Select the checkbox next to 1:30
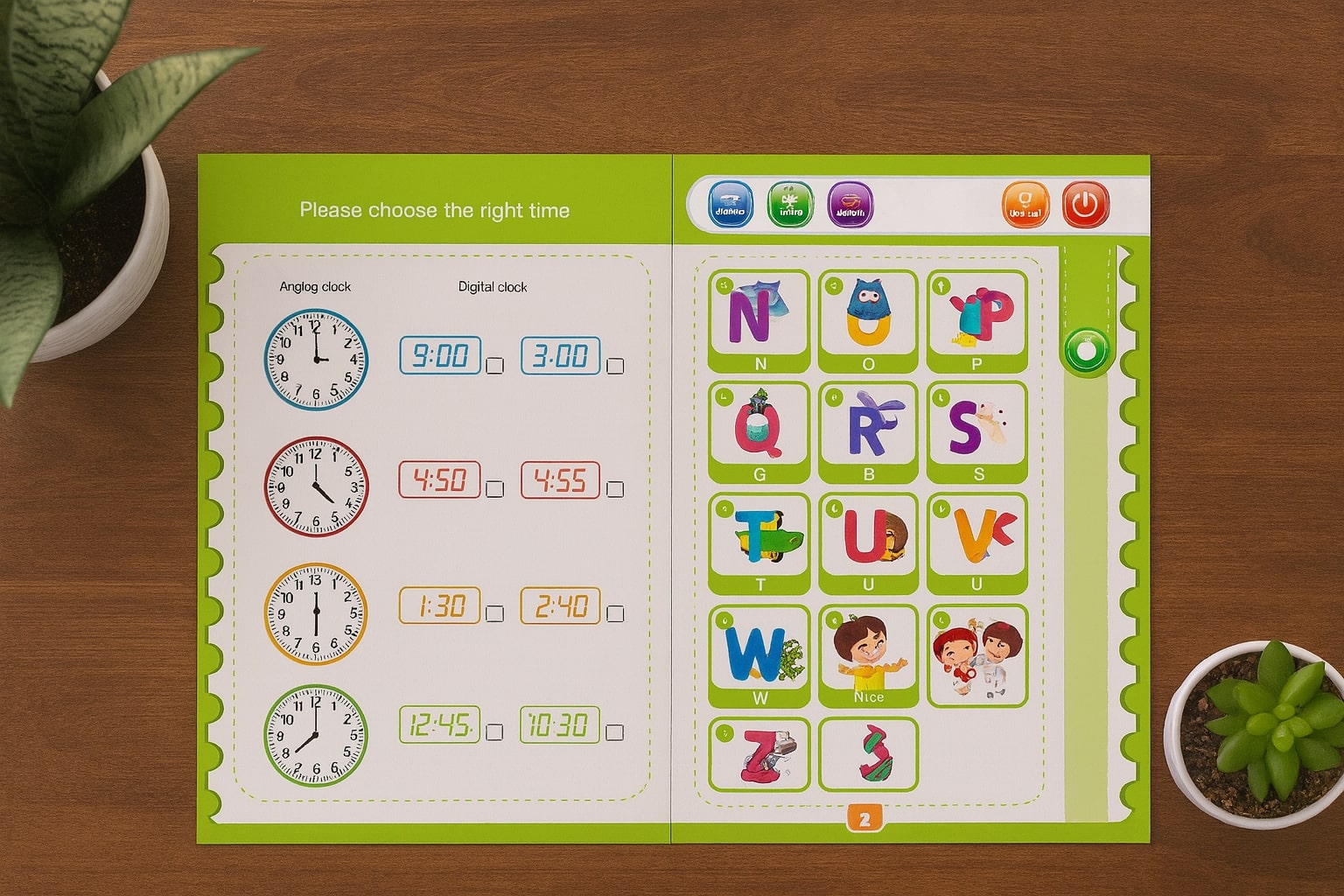 pyautogui.click(x=494, y=613)
